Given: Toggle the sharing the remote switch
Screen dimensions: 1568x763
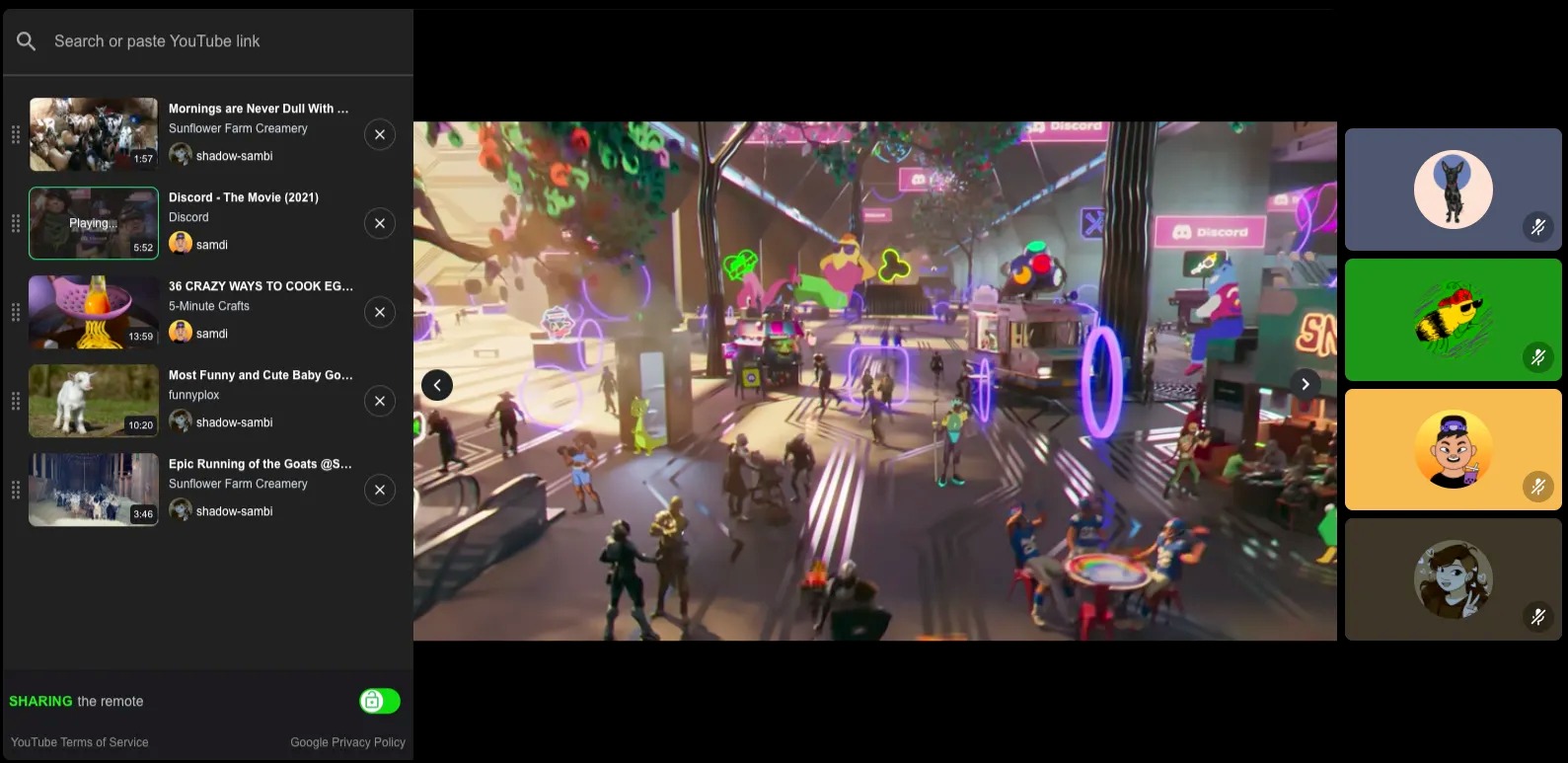Looking at the screenshot, I should coord(380,701).
